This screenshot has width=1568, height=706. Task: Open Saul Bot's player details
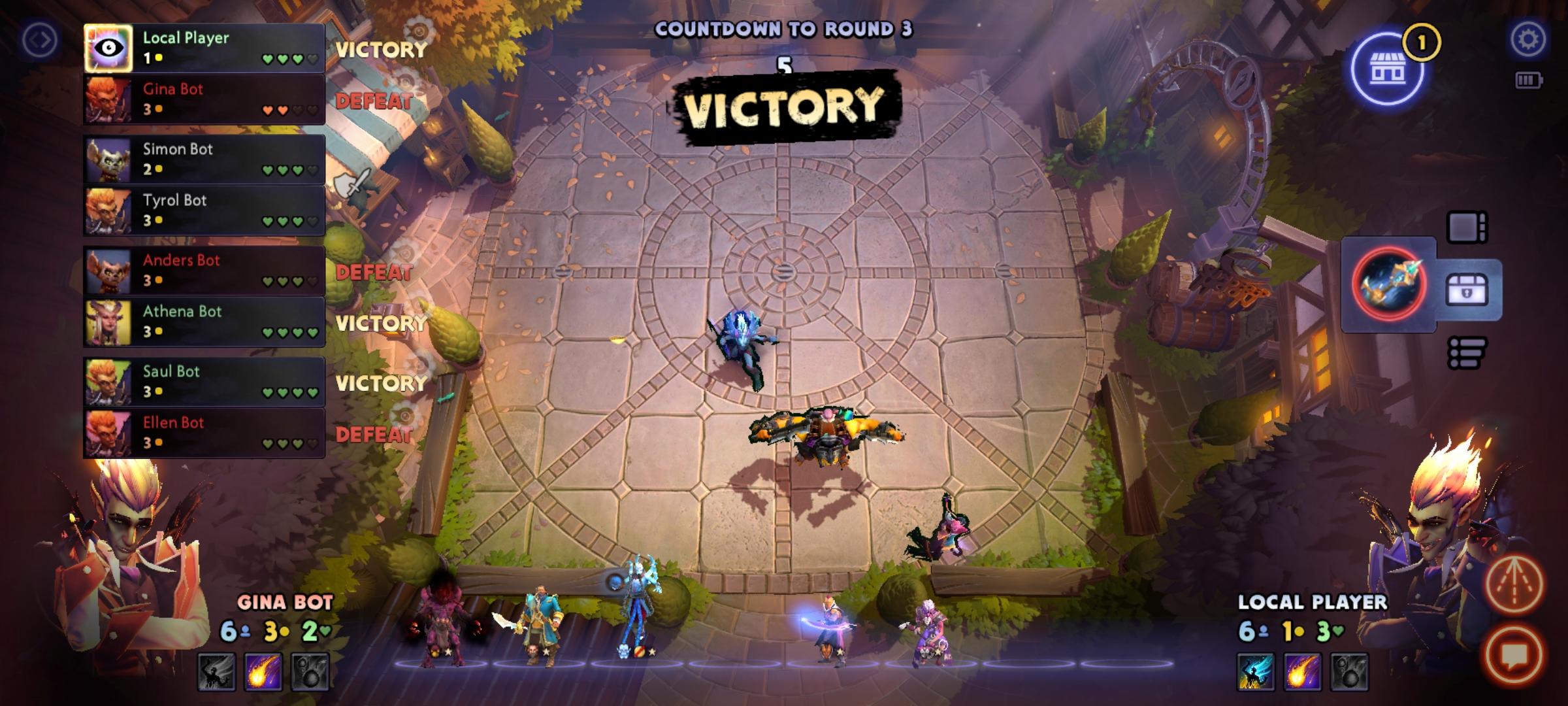pos(203,383)
